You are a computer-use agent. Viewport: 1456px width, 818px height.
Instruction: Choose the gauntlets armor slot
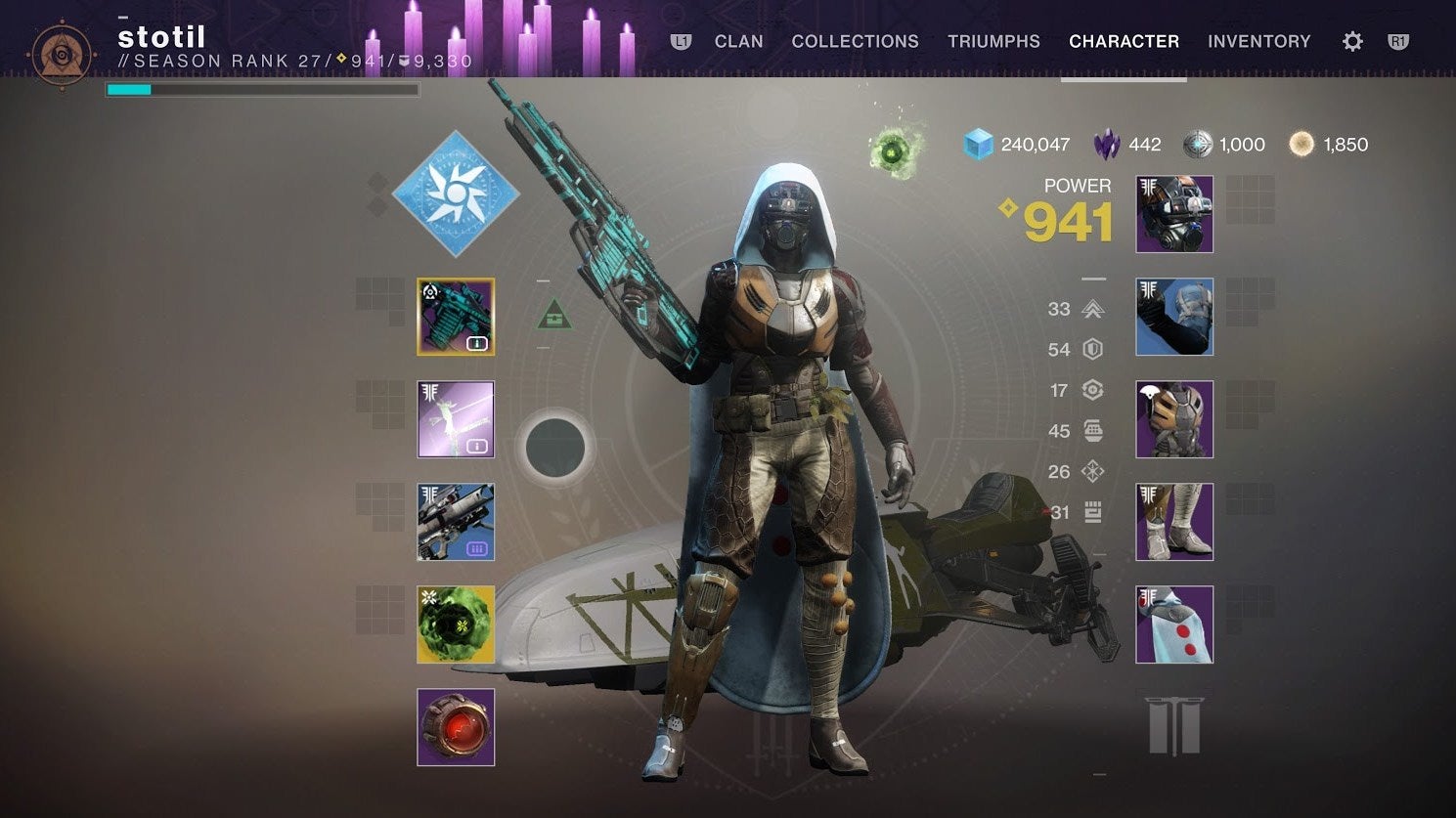click(1174, 317)
